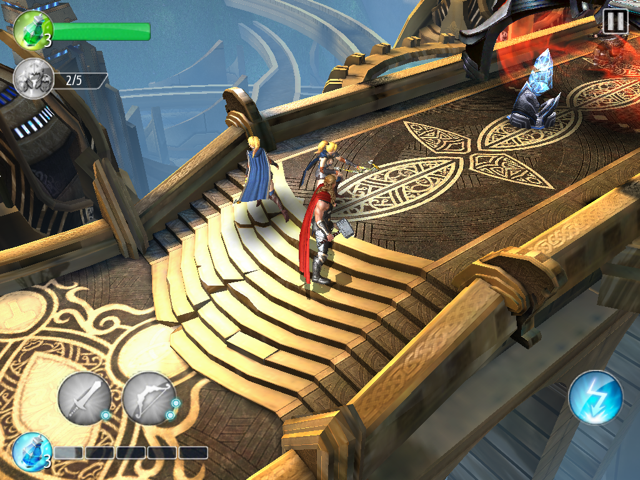Use the green health potion
This screenshot has height=480, width=640.
32,28
